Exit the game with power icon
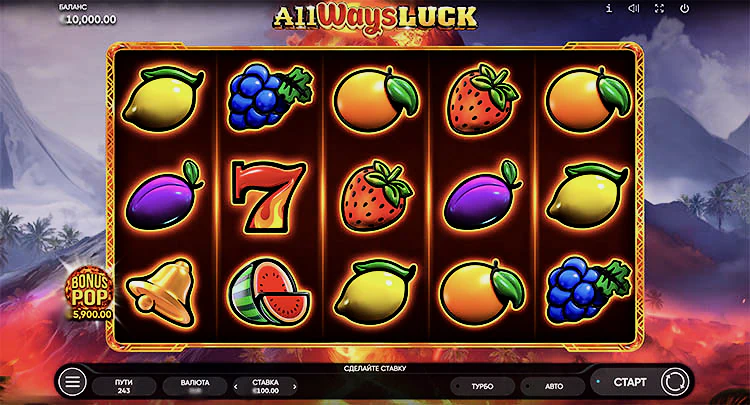The image size is (750, 405). click(684, 8)
